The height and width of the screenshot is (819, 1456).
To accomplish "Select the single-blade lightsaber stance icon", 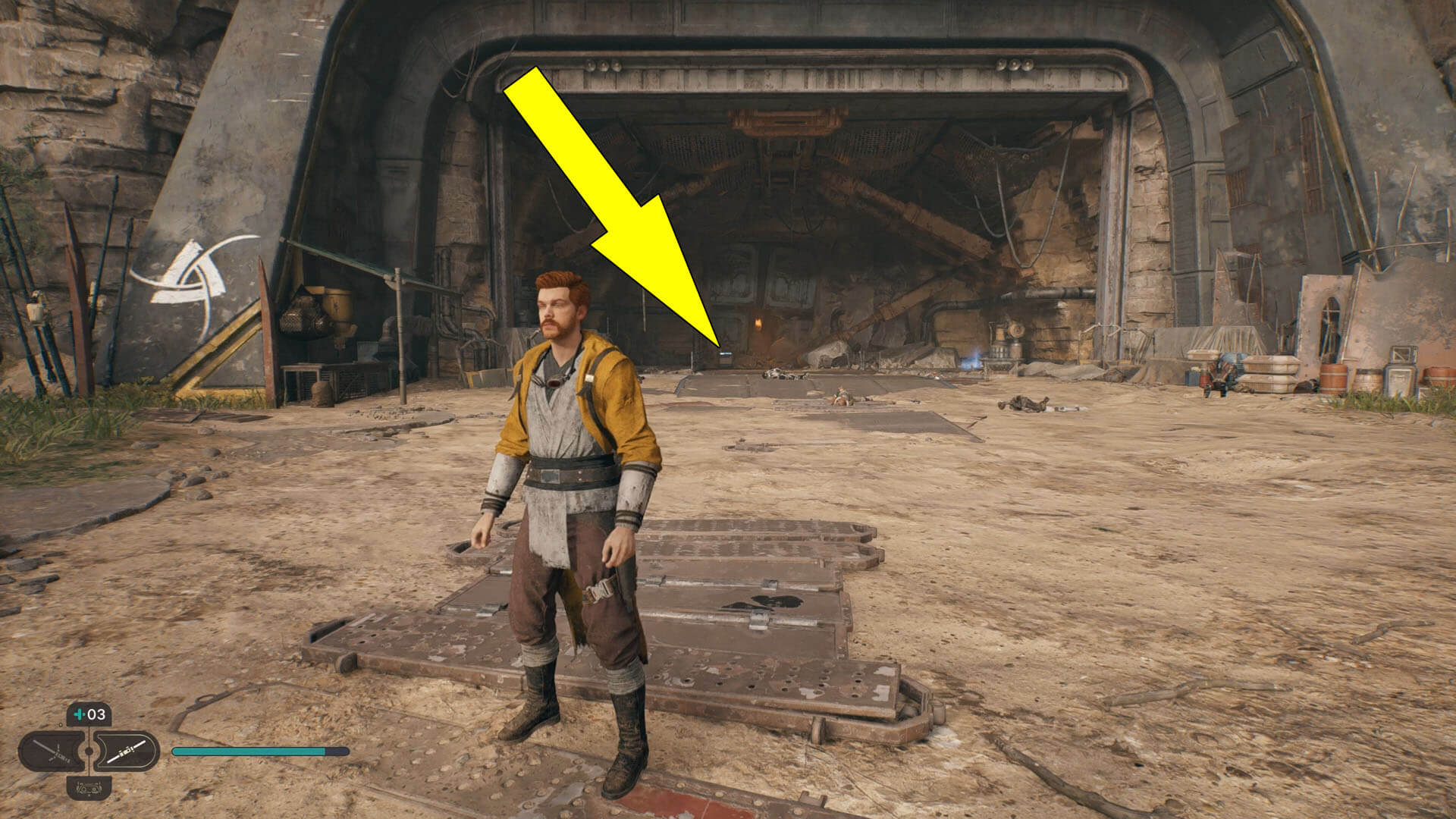I will [51, 751].
